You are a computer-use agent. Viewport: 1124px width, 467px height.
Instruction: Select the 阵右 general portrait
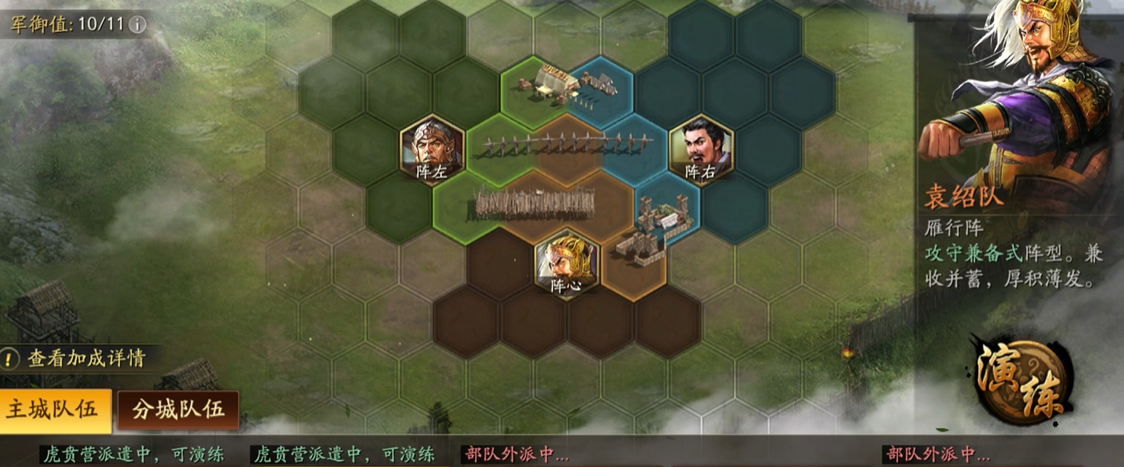(x=700, y=149)
